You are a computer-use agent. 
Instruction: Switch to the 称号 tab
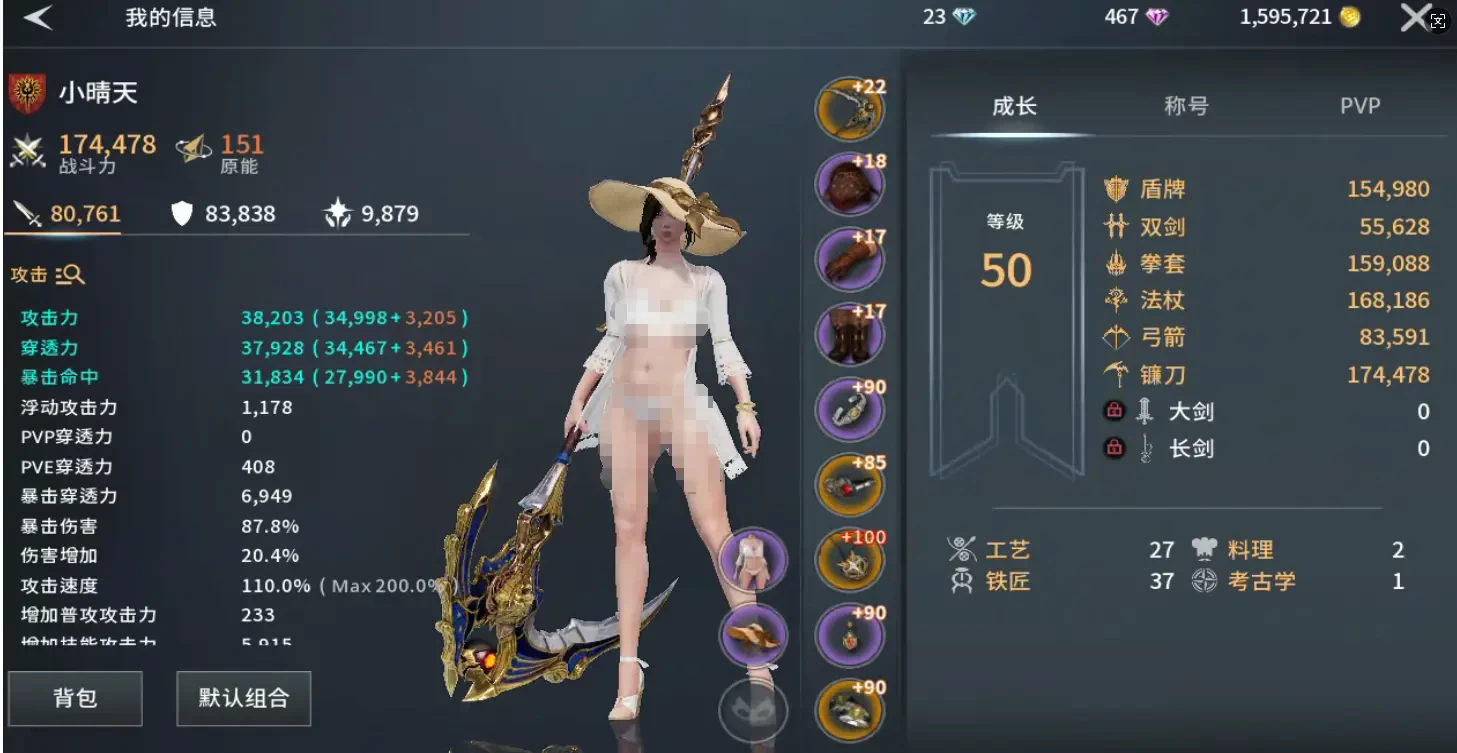click(1186, 105)
